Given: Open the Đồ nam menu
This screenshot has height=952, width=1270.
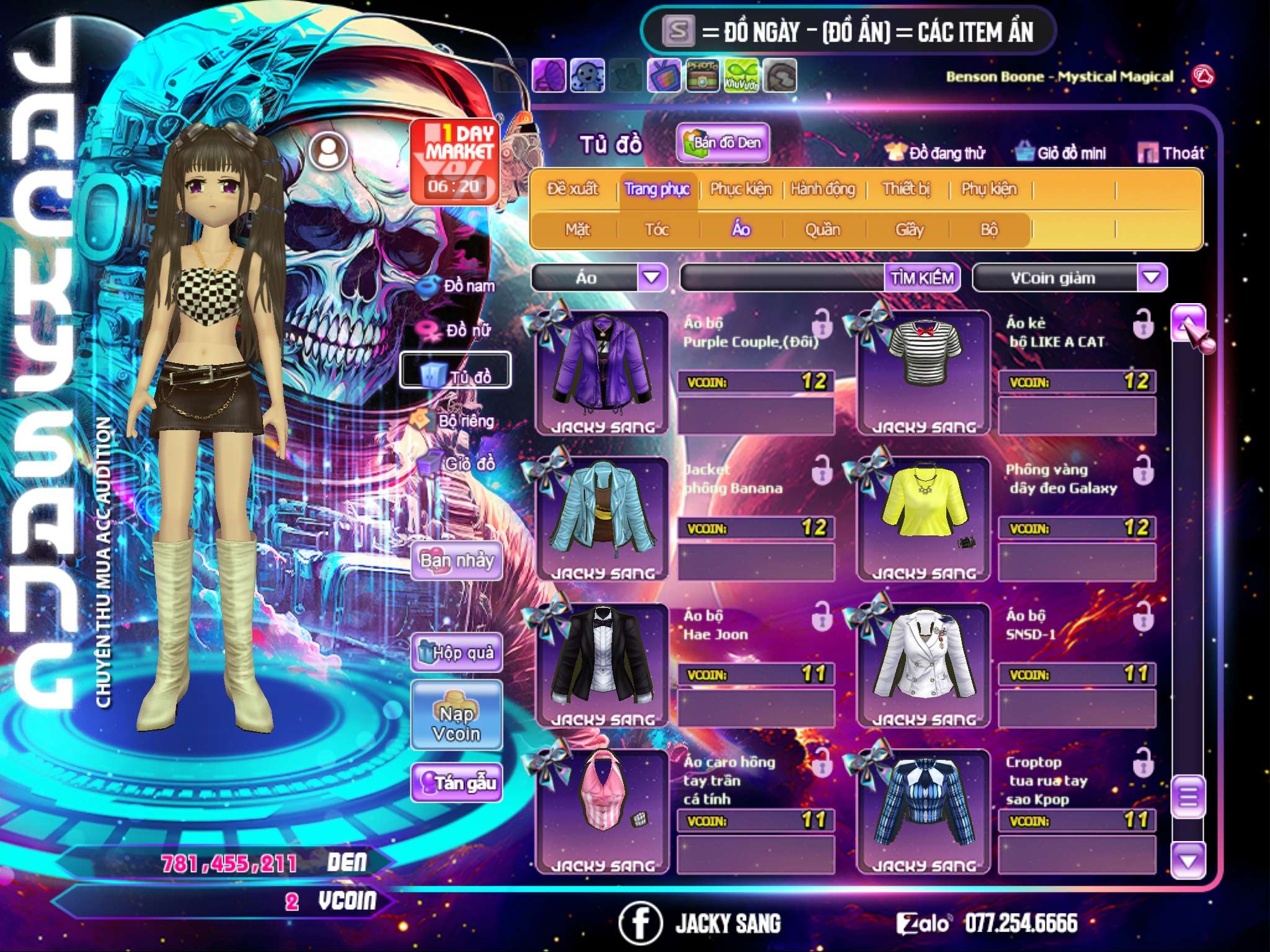Looking at the screenshot, I should pyautogui.click(x=458, y=286).
